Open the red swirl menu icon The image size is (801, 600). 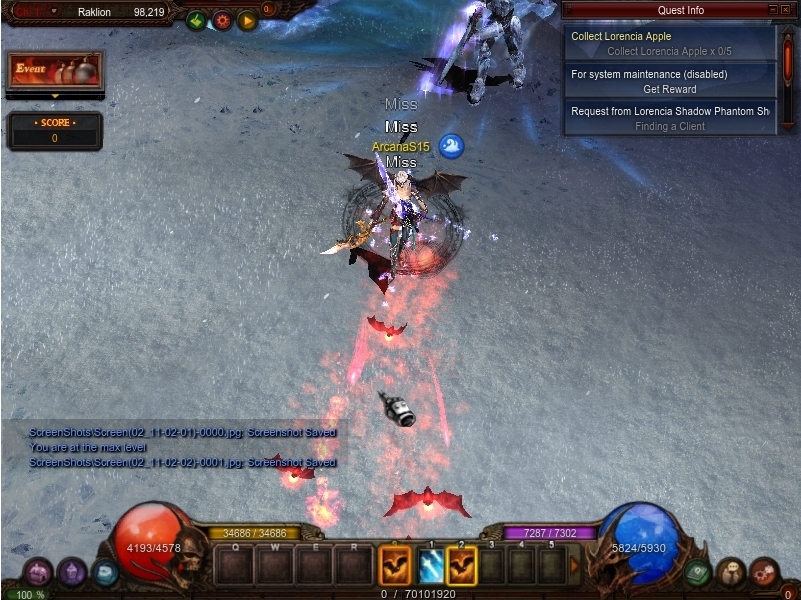(x=764, y=573)
